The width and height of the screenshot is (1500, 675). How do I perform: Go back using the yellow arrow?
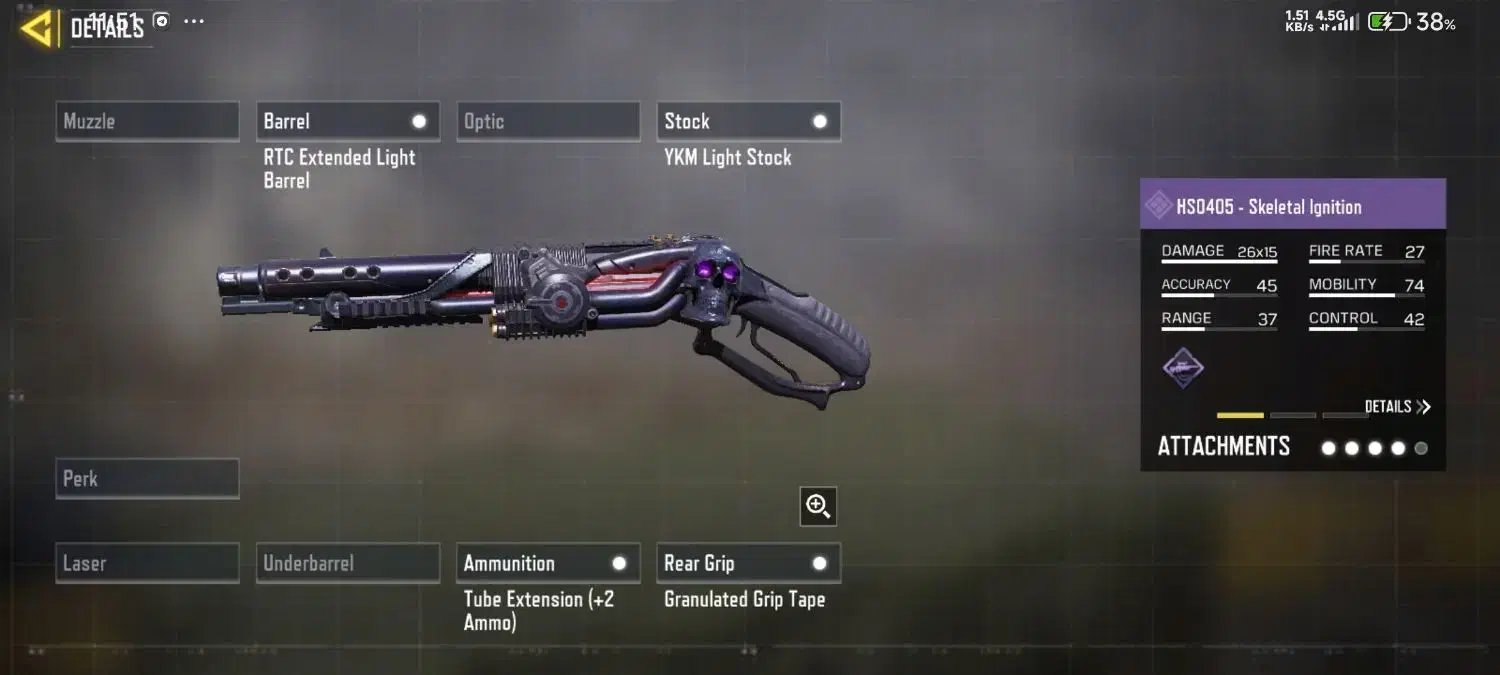tap(37, 28)
